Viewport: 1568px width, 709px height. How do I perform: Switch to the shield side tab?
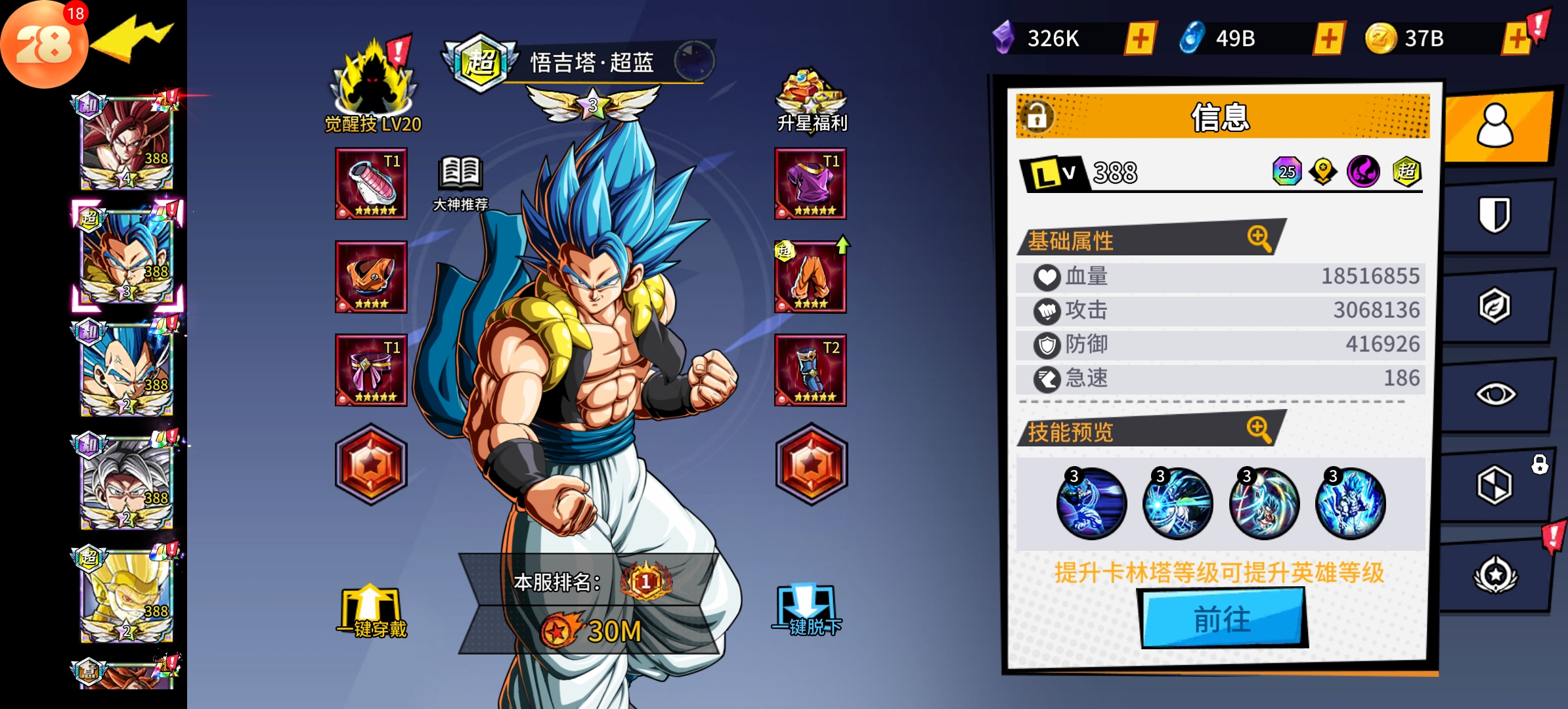tap(1494, 215)
